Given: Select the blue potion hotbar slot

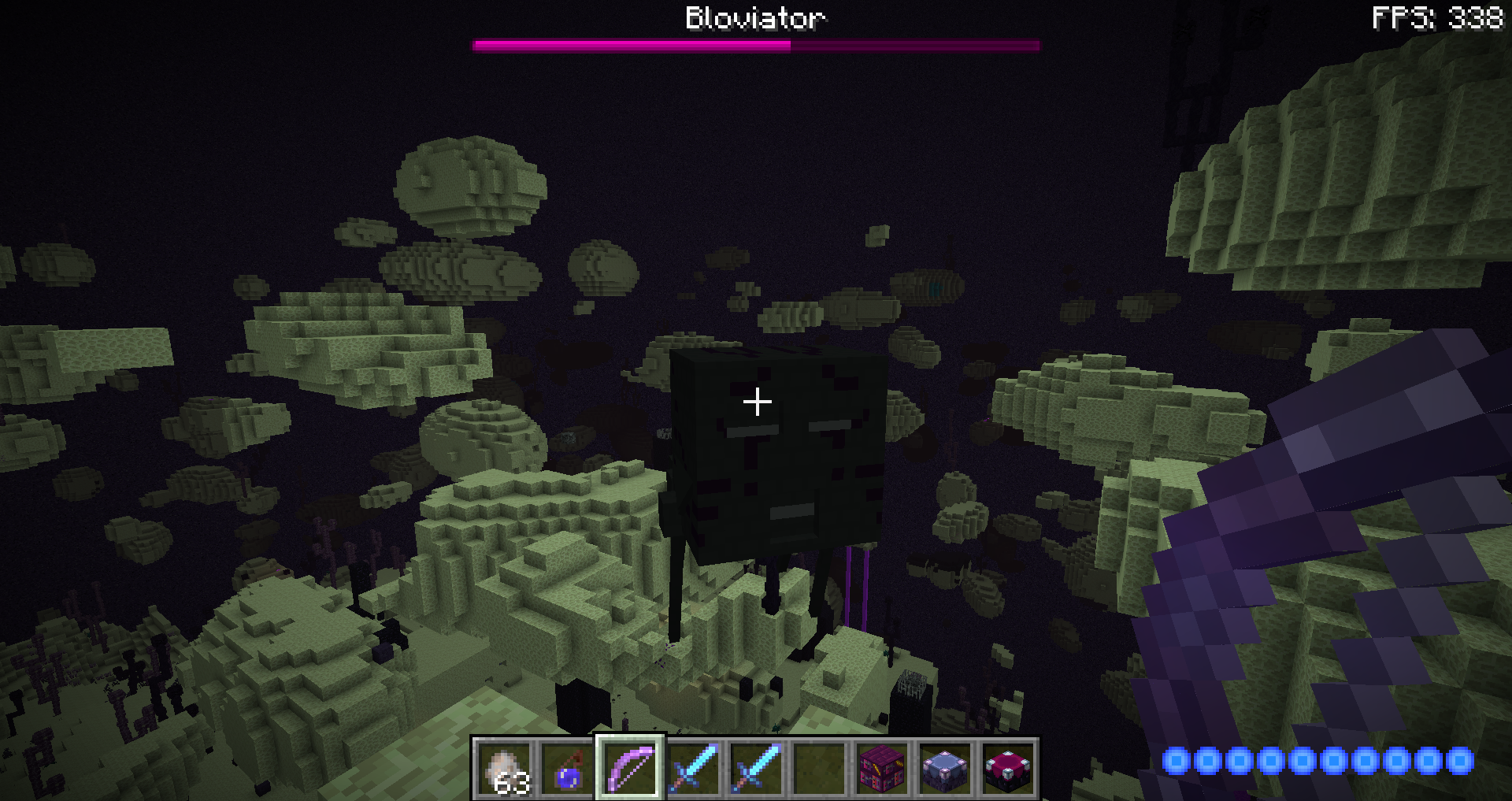Looking at the screenshot, I should tap(568, 768).
